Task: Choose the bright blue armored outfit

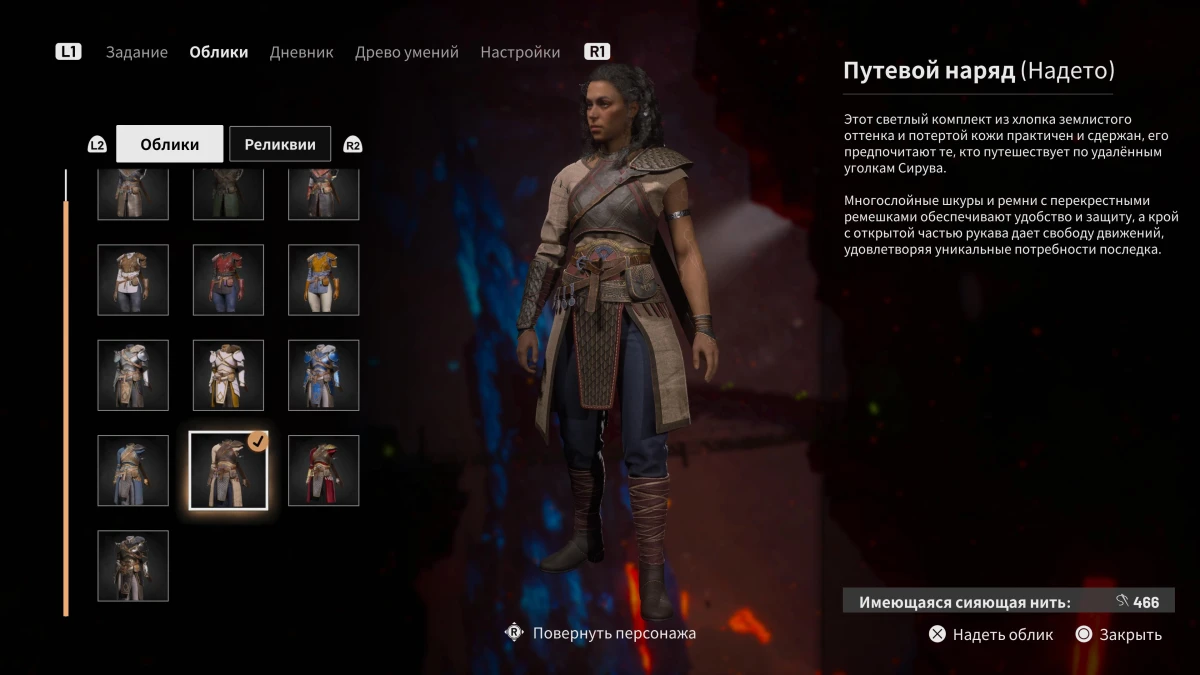Action: (323, 375)
